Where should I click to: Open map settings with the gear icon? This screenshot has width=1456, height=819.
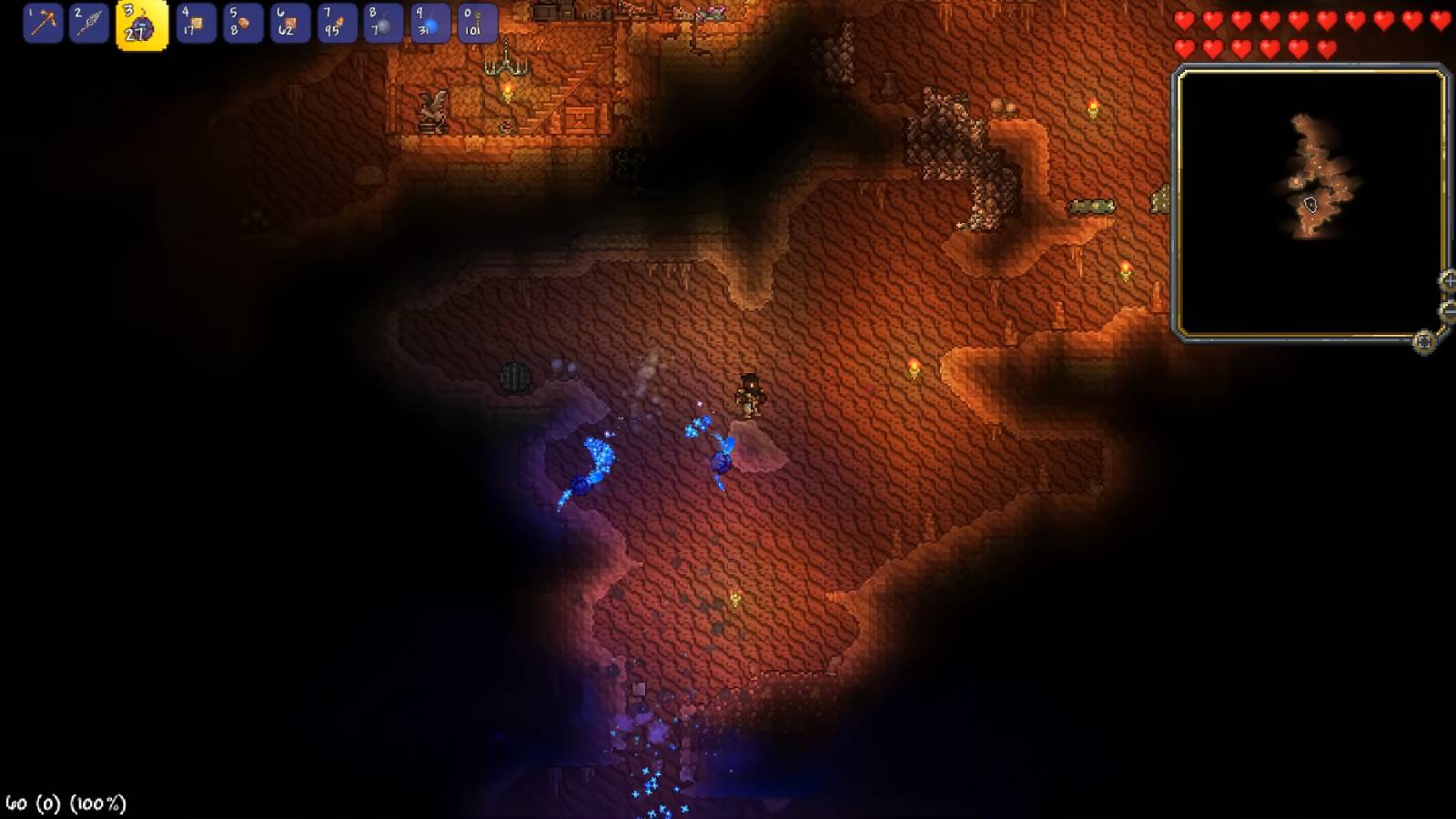pyautogui.click(x=1425, y=341)
